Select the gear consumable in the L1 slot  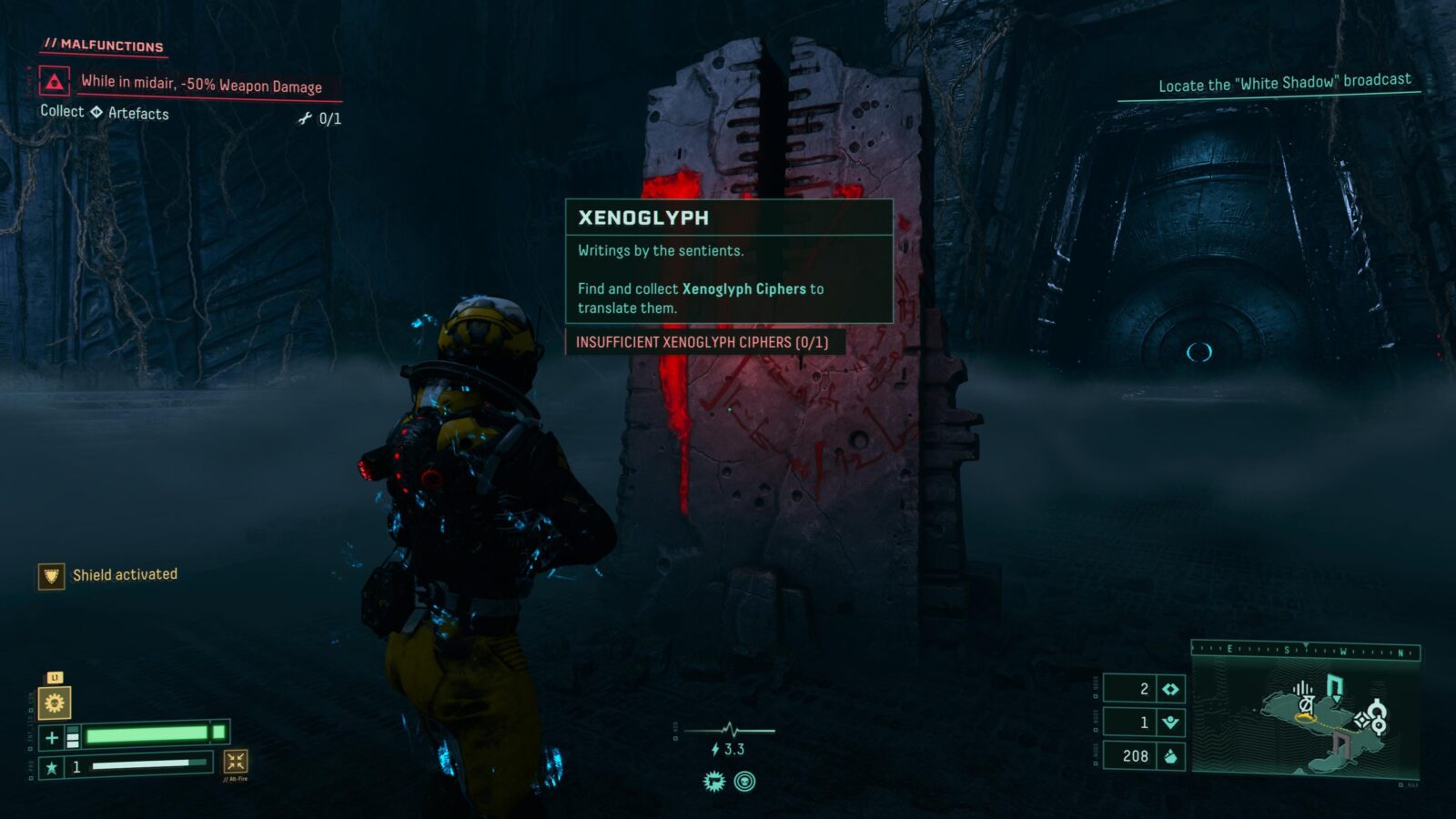pyautogui.click(x=55, y=703)
